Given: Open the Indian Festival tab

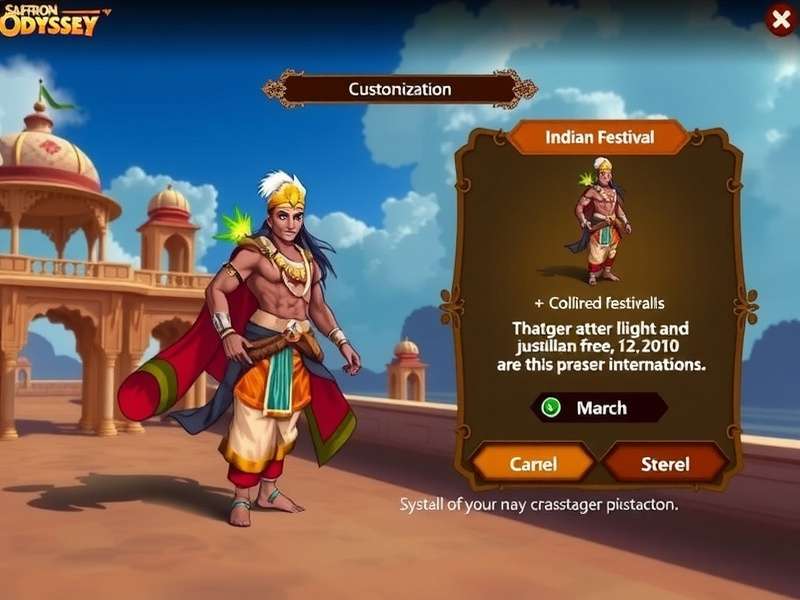Looking at the screenshot, I should pos(599,137).
